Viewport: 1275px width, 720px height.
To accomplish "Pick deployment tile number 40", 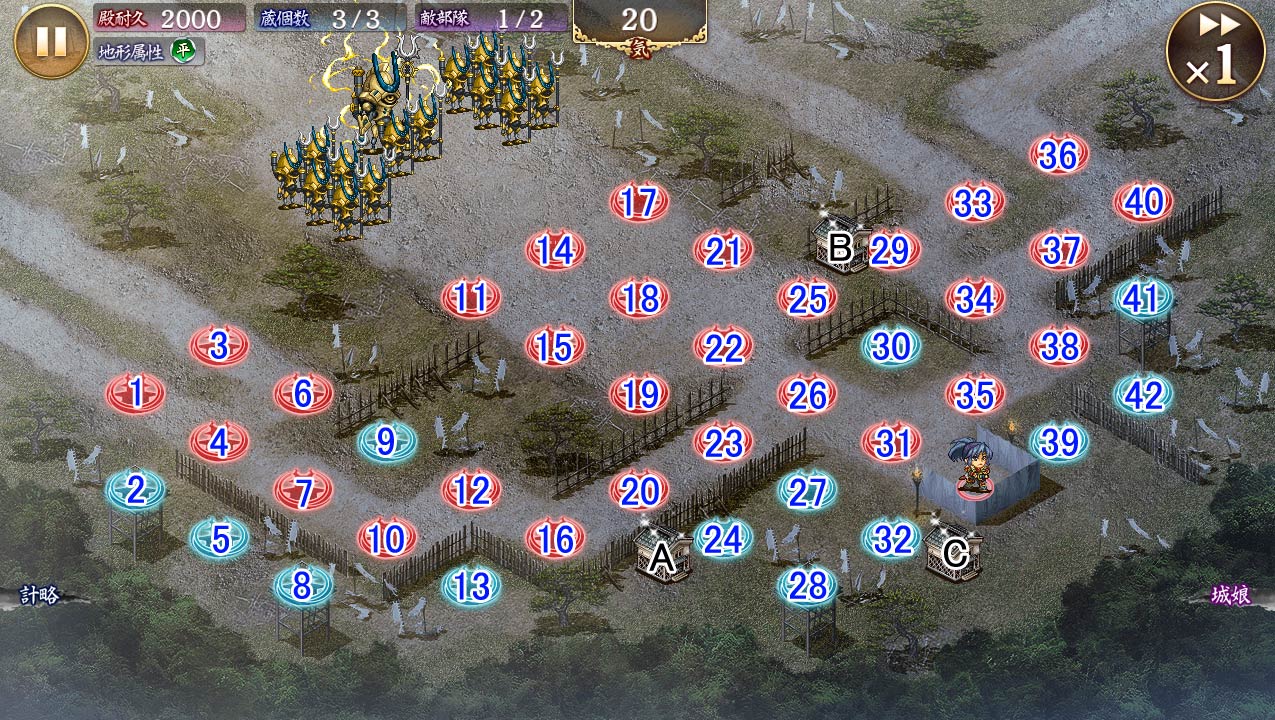I will [x=1143, y=203].
